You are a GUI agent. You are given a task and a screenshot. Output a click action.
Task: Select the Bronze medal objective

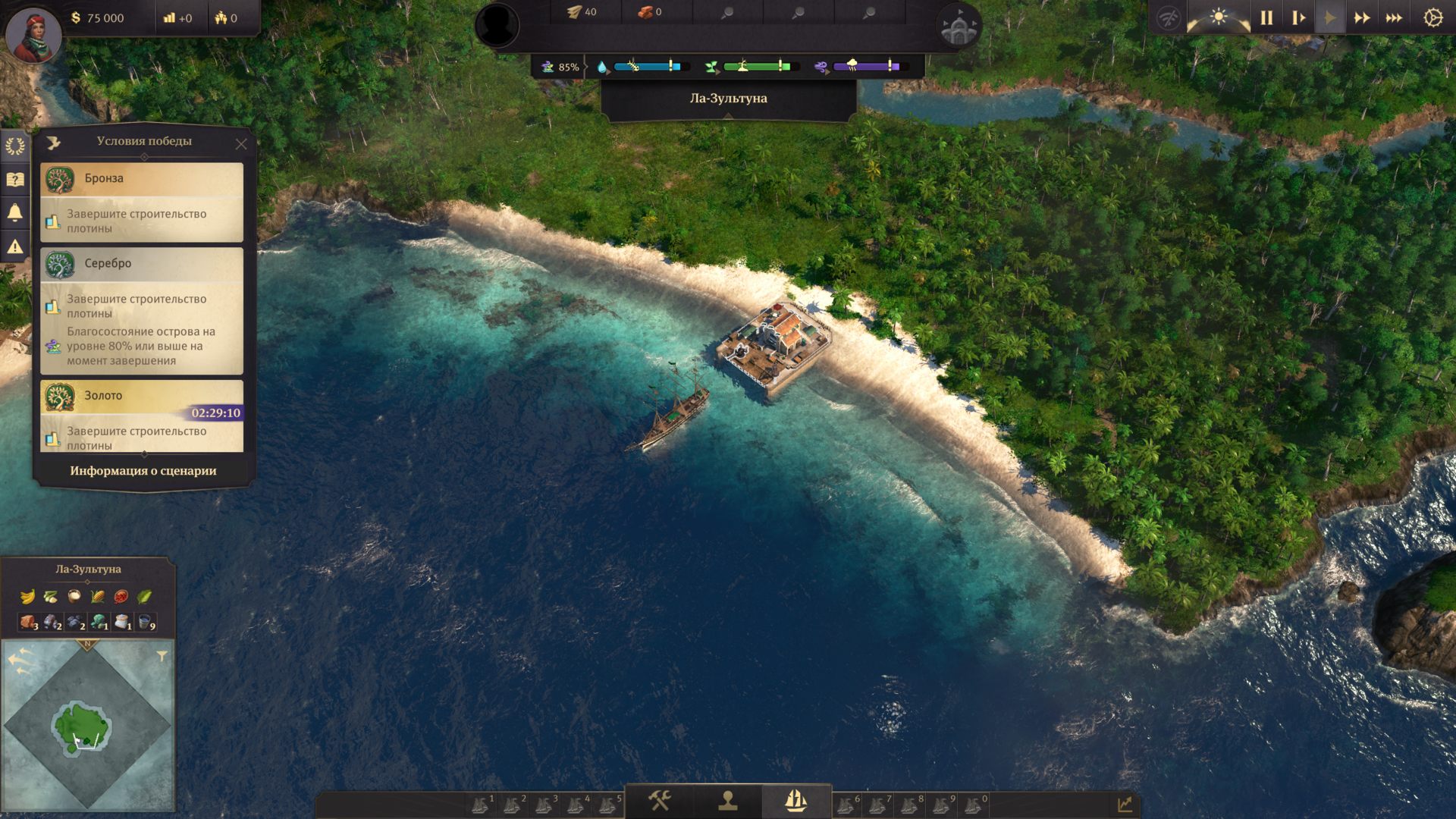(x=142, y=179)
